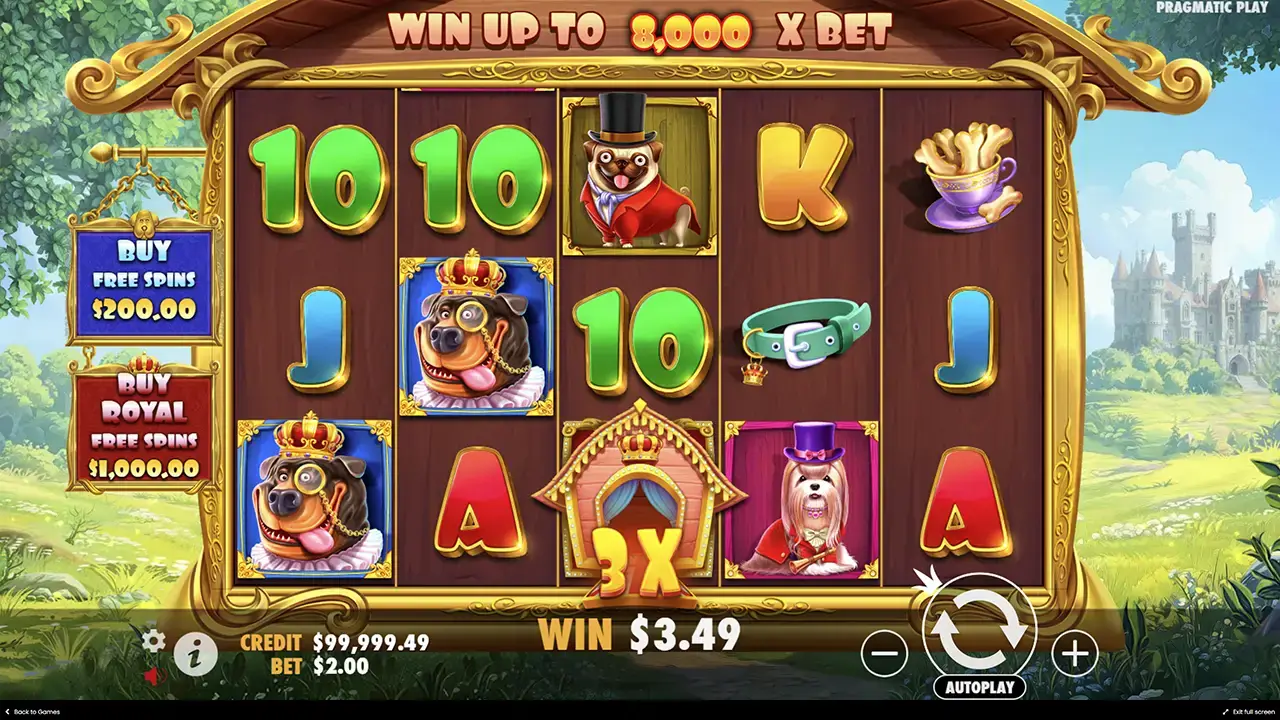Buy Royal Free Spins for $1,000.00

(x=143, y=426)
